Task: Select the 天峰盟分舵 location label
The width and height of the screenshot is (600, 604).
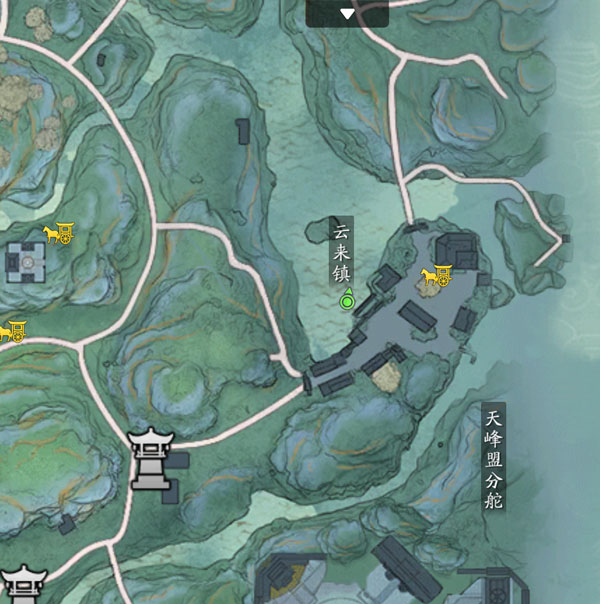Action: click(491, 457)
